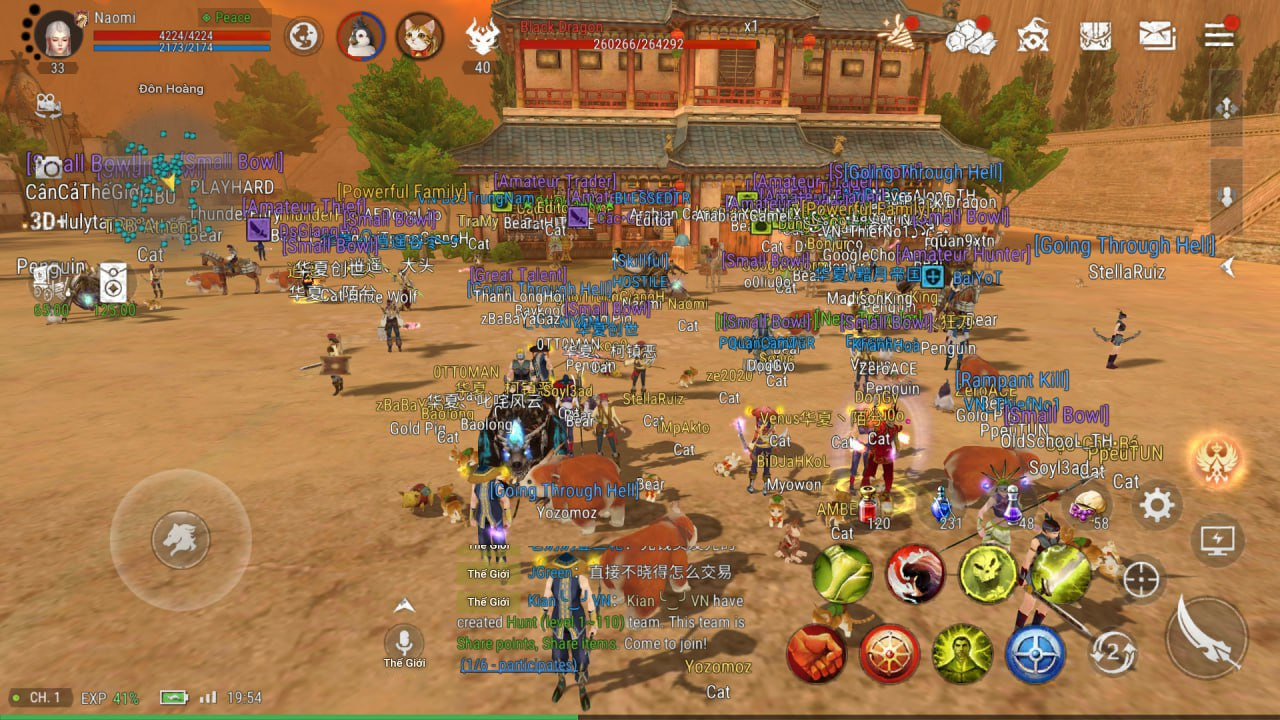The image size is (1280, 720).
Task: Open the world globe icon
Action: pyautogui.click(x=303, y=37)
